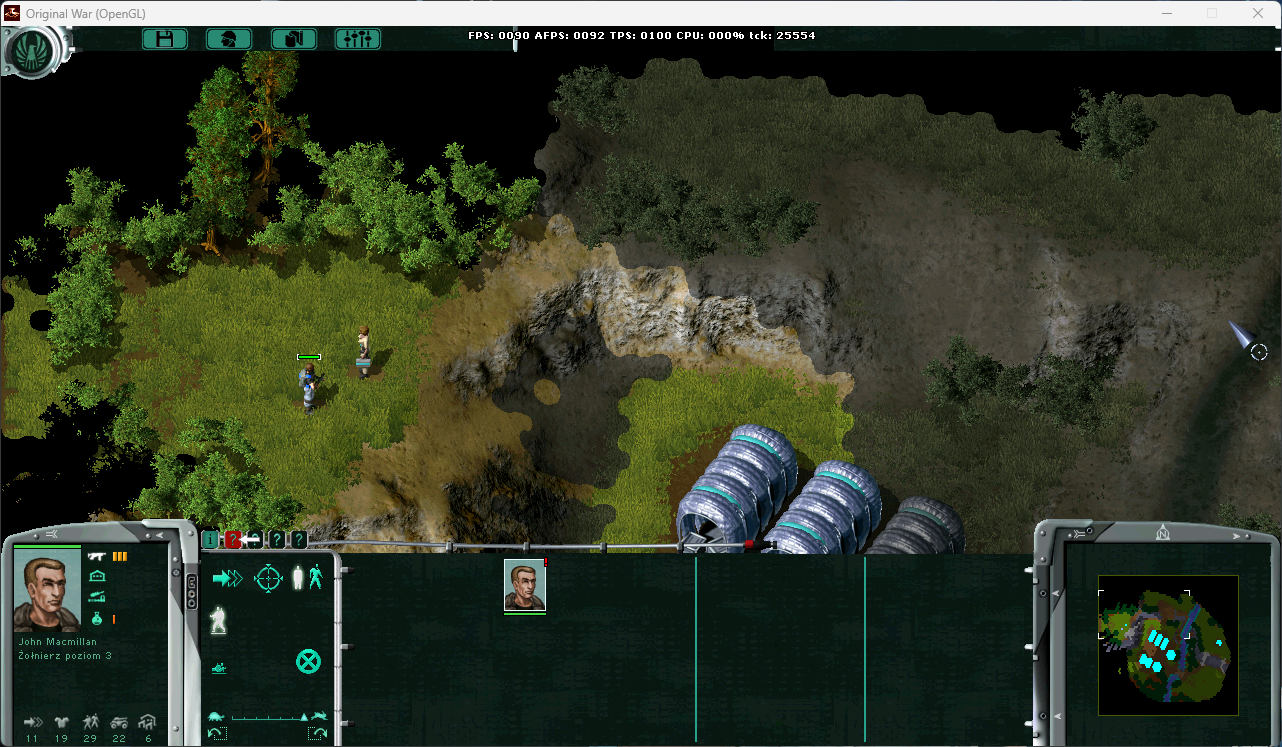Open the save game floppy disk button
Viewport: 1282px width, 747px height.
[165, 39]
